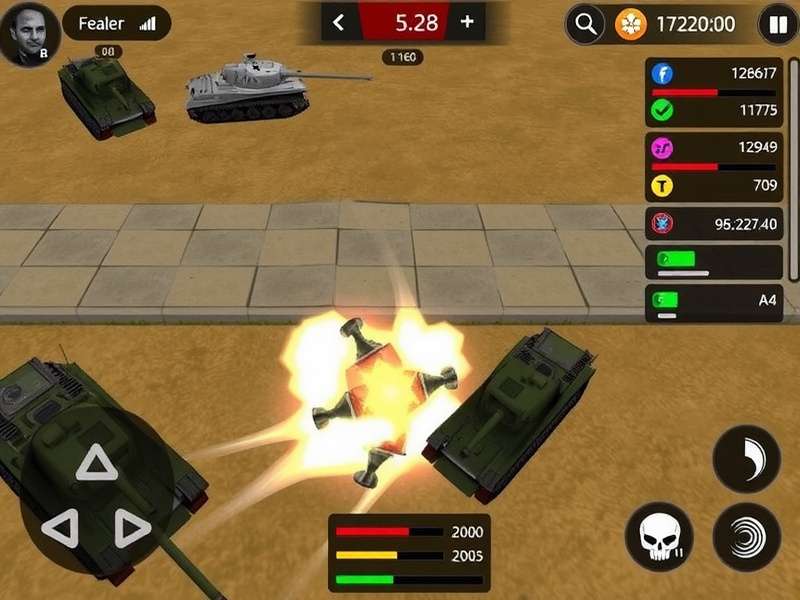Use the crescent-shaped ability button
The image size is (800, 600).
click(x=746, y=459)
